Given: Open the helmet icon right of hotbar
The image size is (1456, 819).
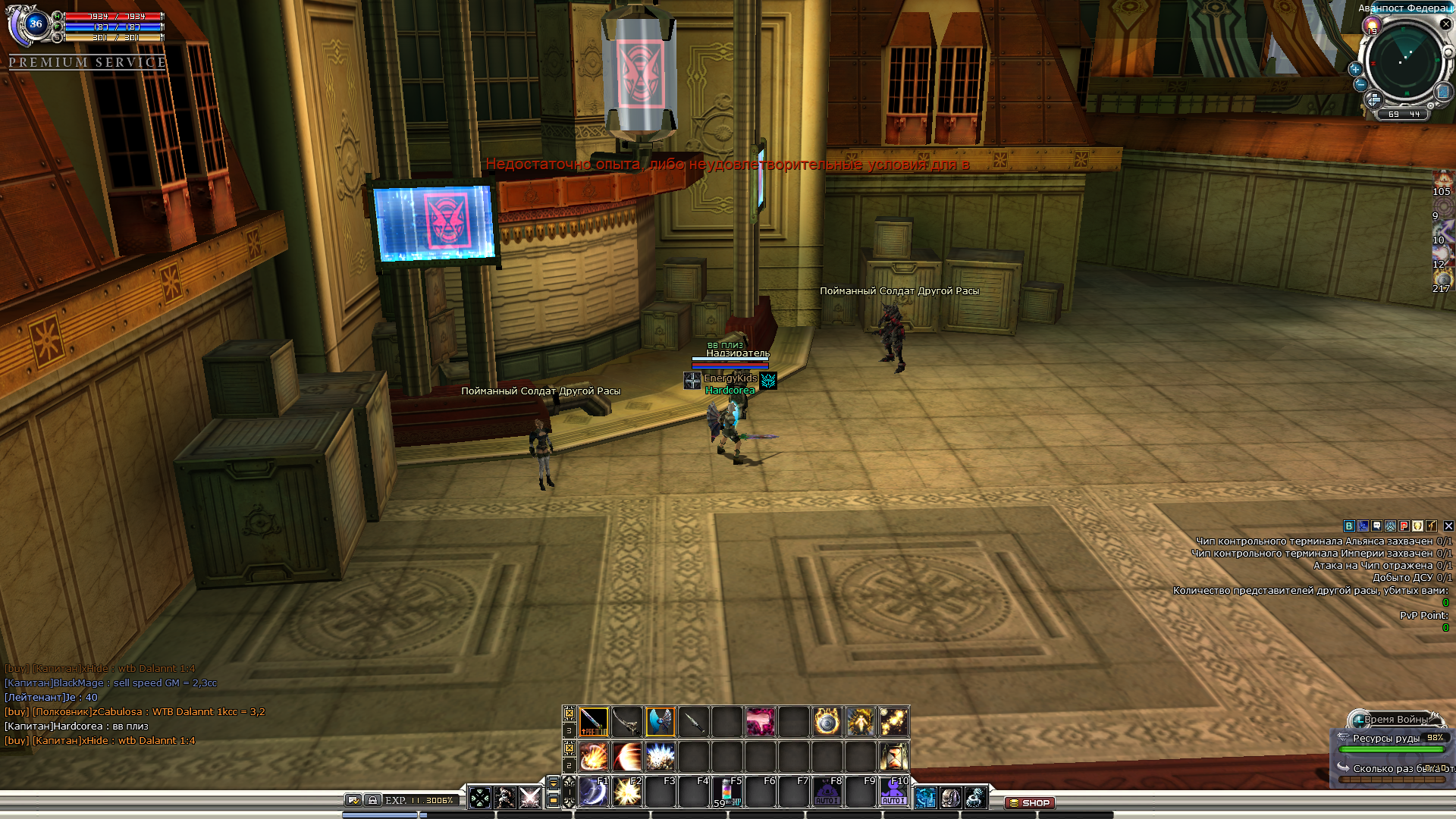Looking at the screenshot, I should click(950, 798).
